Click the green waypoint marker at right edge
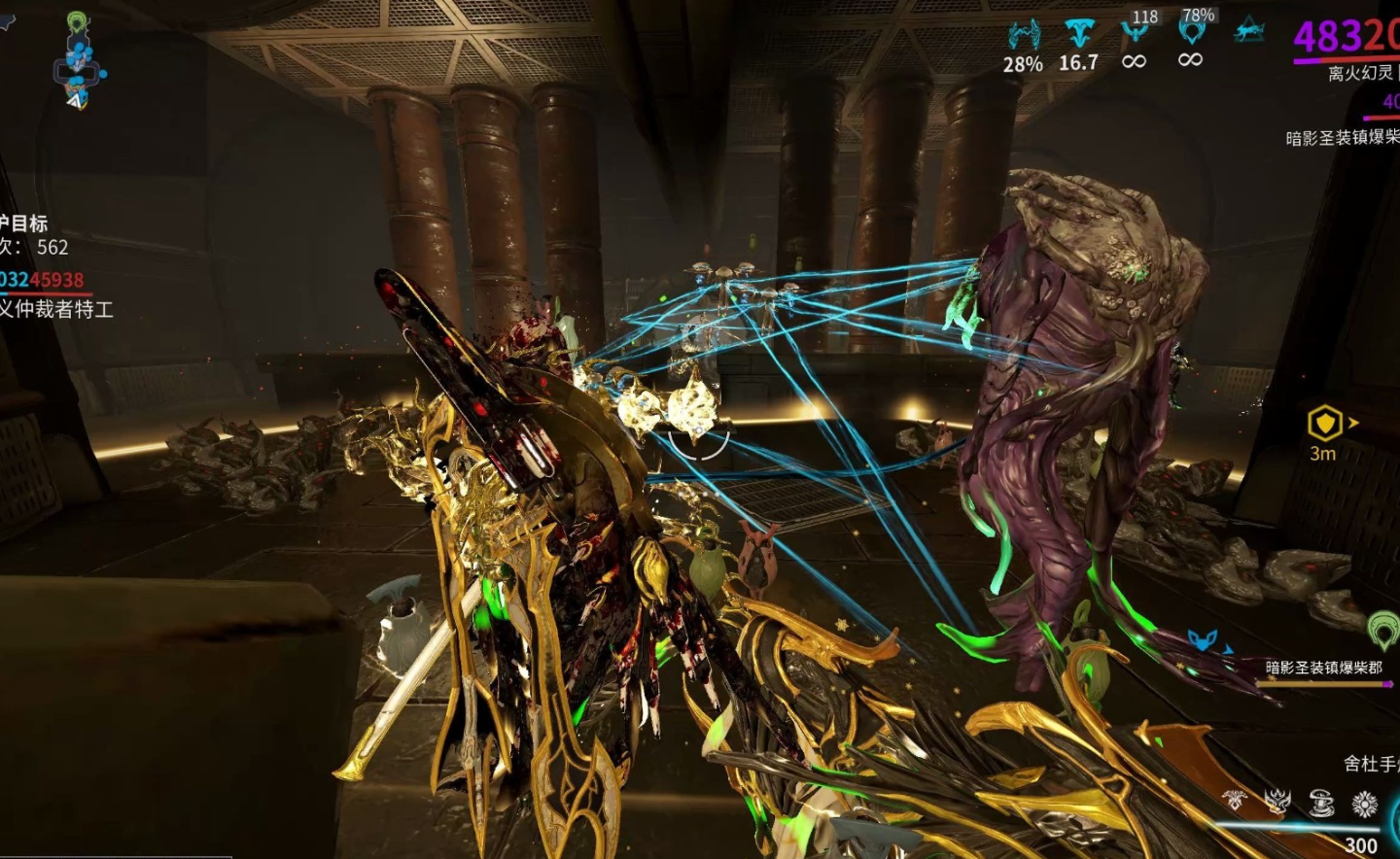The height and width of the screenshot is (859, 1400). point(1383,630)
